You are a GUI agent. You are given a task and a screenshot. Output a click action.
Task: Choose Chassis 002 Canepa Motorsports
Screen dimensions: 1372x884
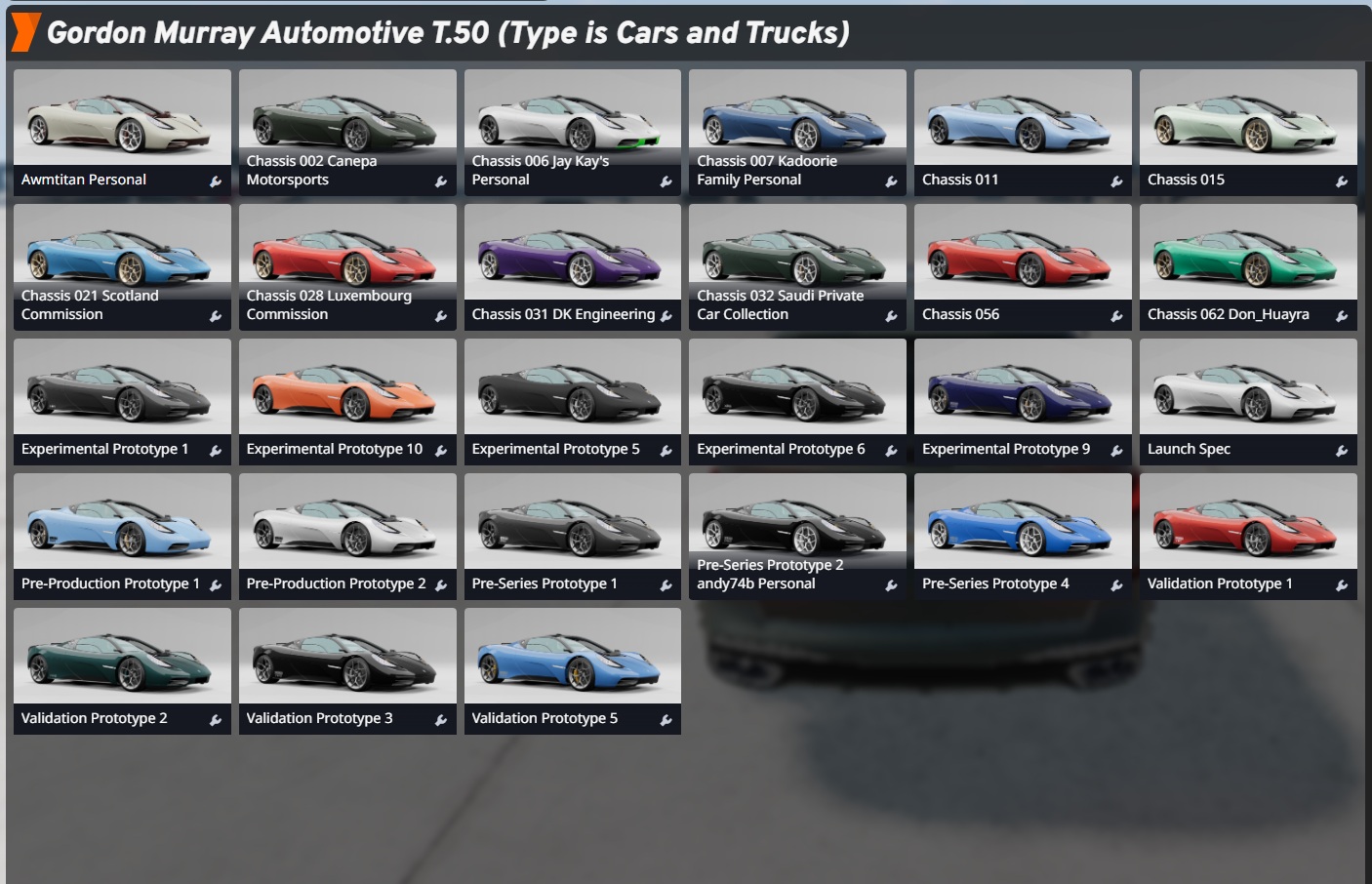point(347,132)
